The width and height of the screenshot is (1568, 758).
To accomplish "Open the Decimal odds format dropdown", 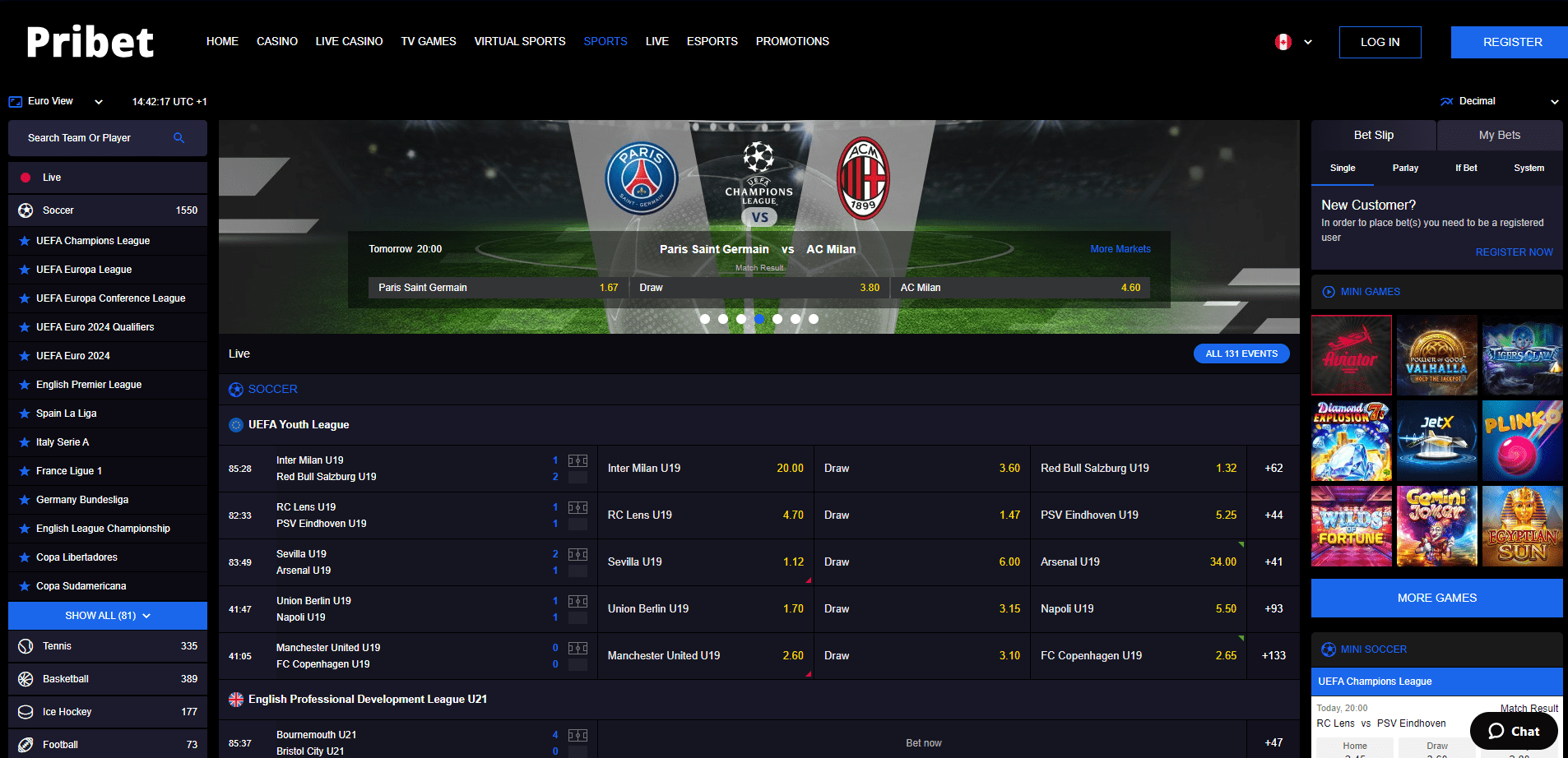I will (x=1499, y=101).
